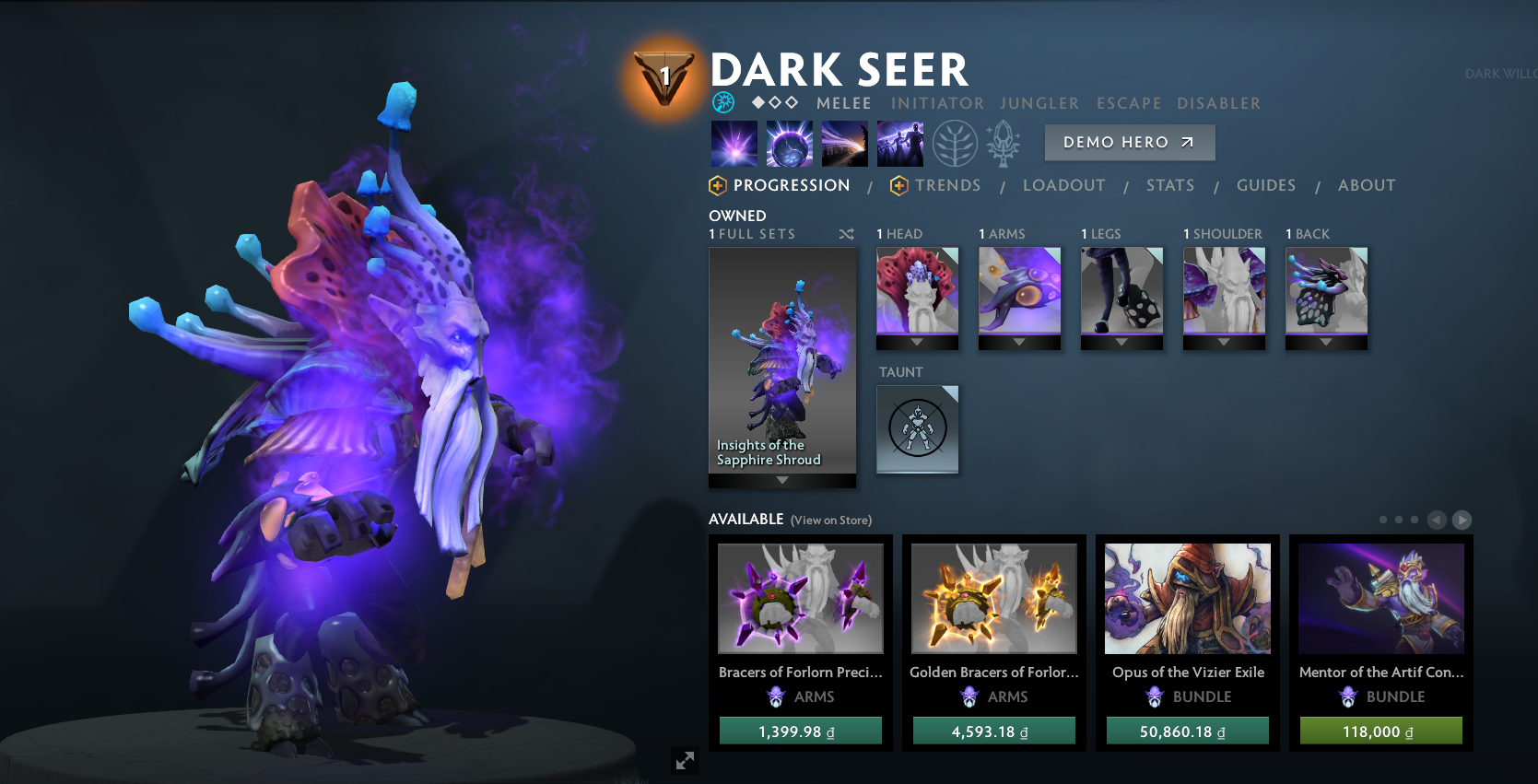Click the fullscreen expand icon near the hero model
This screenshot has height=784, width=1538.
(x=684, y=761)
